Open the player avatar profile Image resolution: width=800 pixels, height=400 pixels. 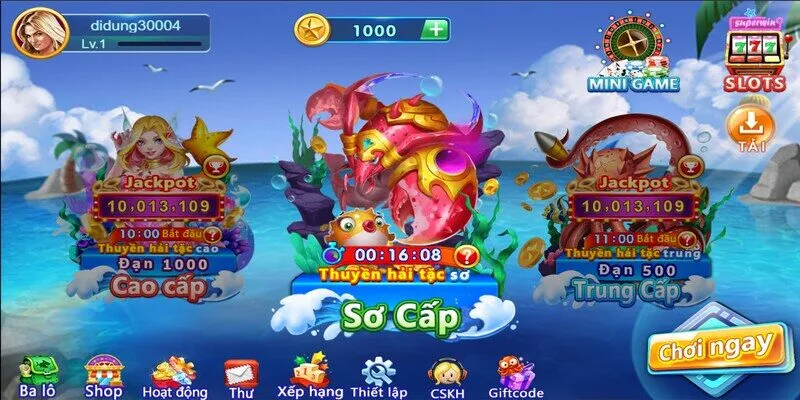click(x=39, y=33)
